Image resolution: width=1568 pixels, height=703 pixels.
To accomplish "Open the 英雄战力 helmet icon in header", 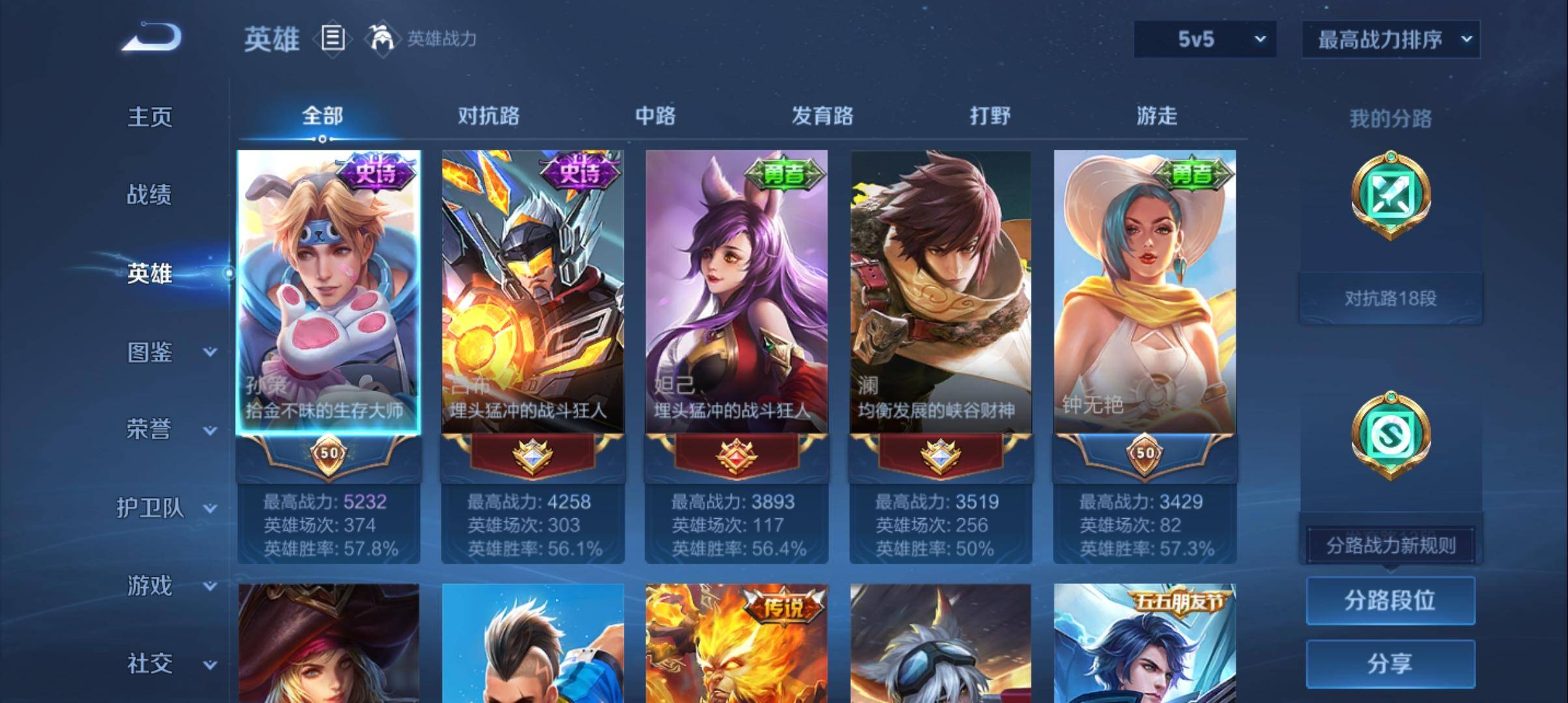I will coord(384,38).
